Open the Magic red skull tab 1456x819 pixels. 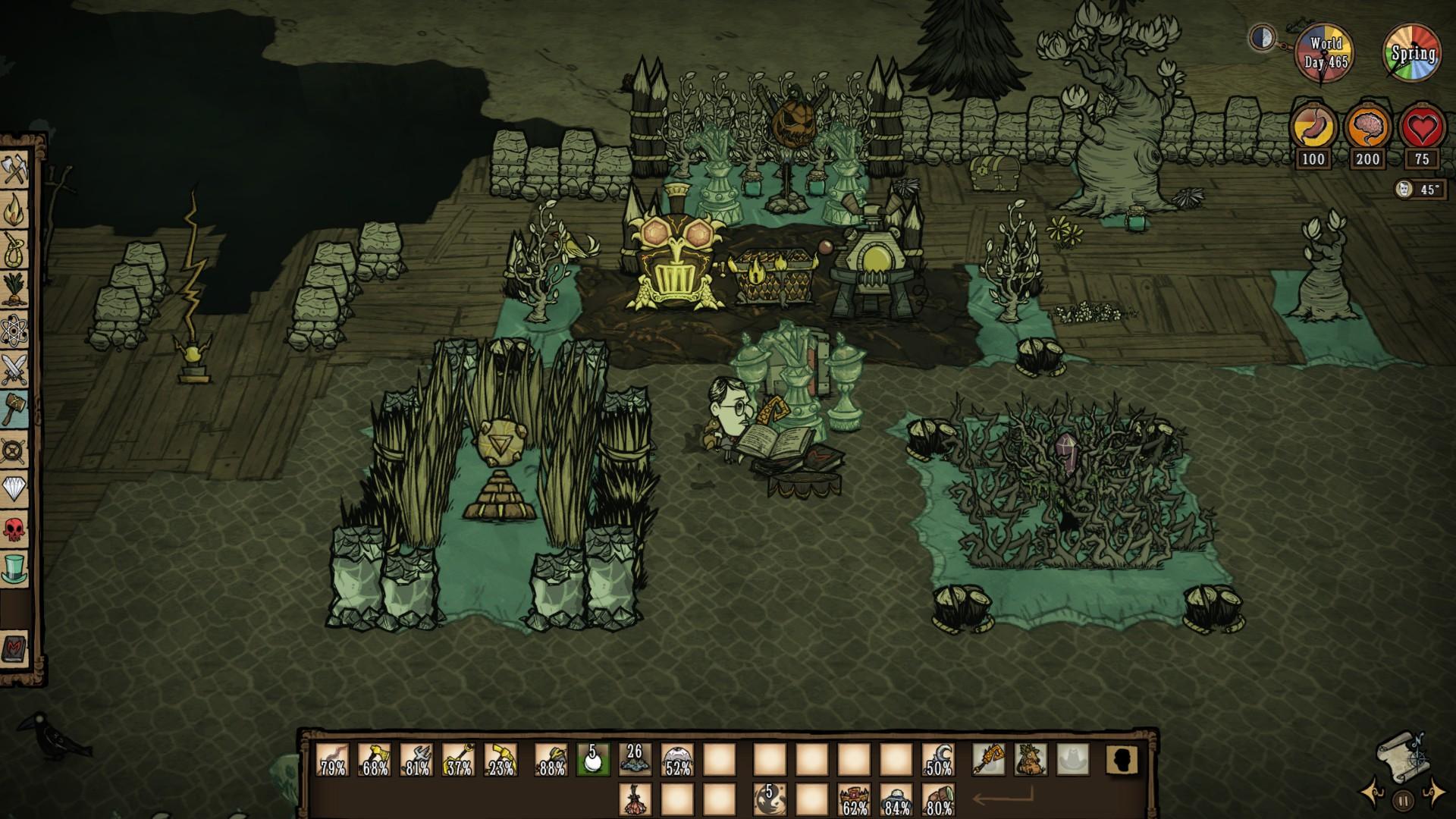coord(15,529)
